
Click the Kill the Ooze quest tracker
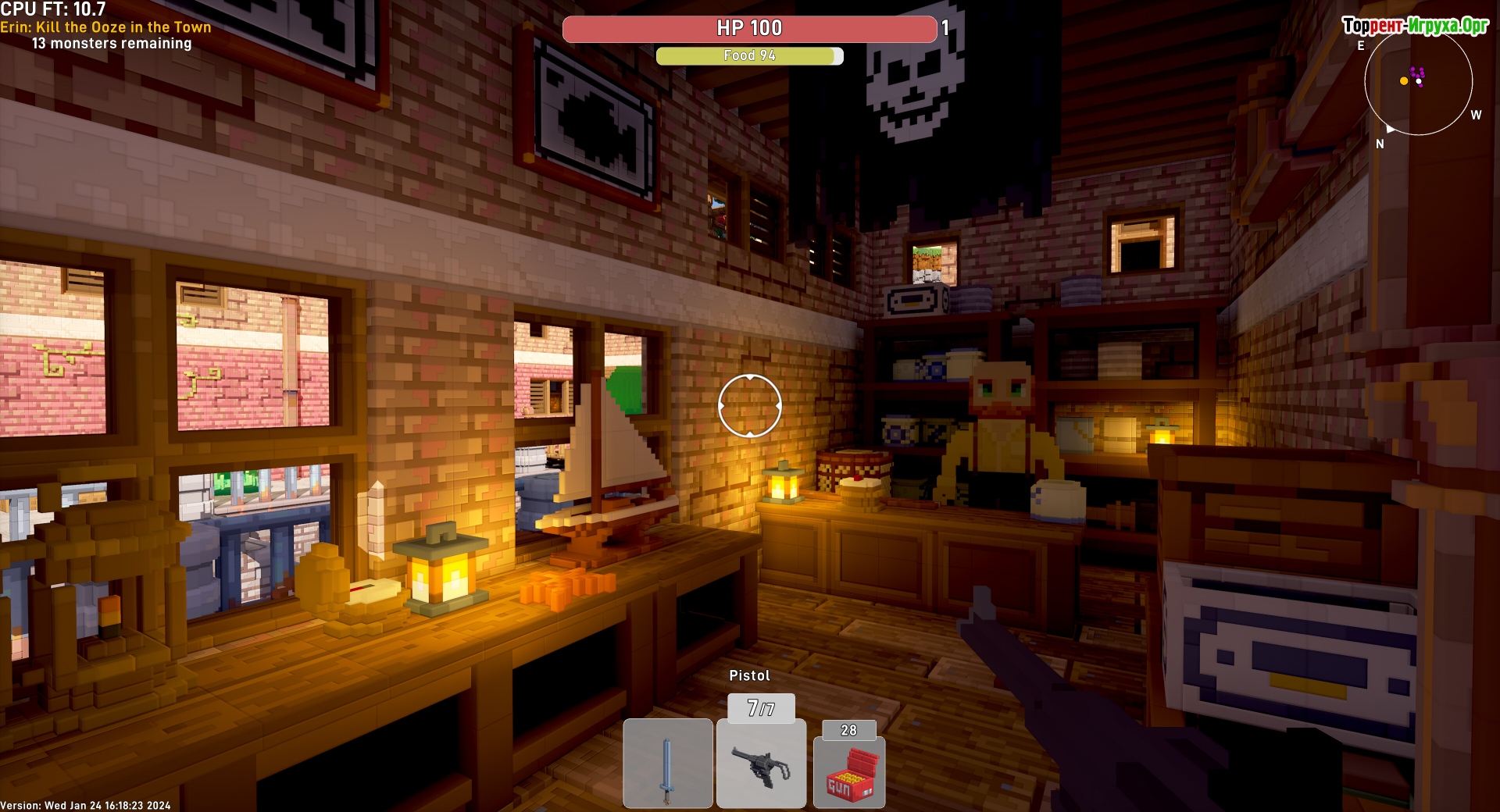[105, 27]
